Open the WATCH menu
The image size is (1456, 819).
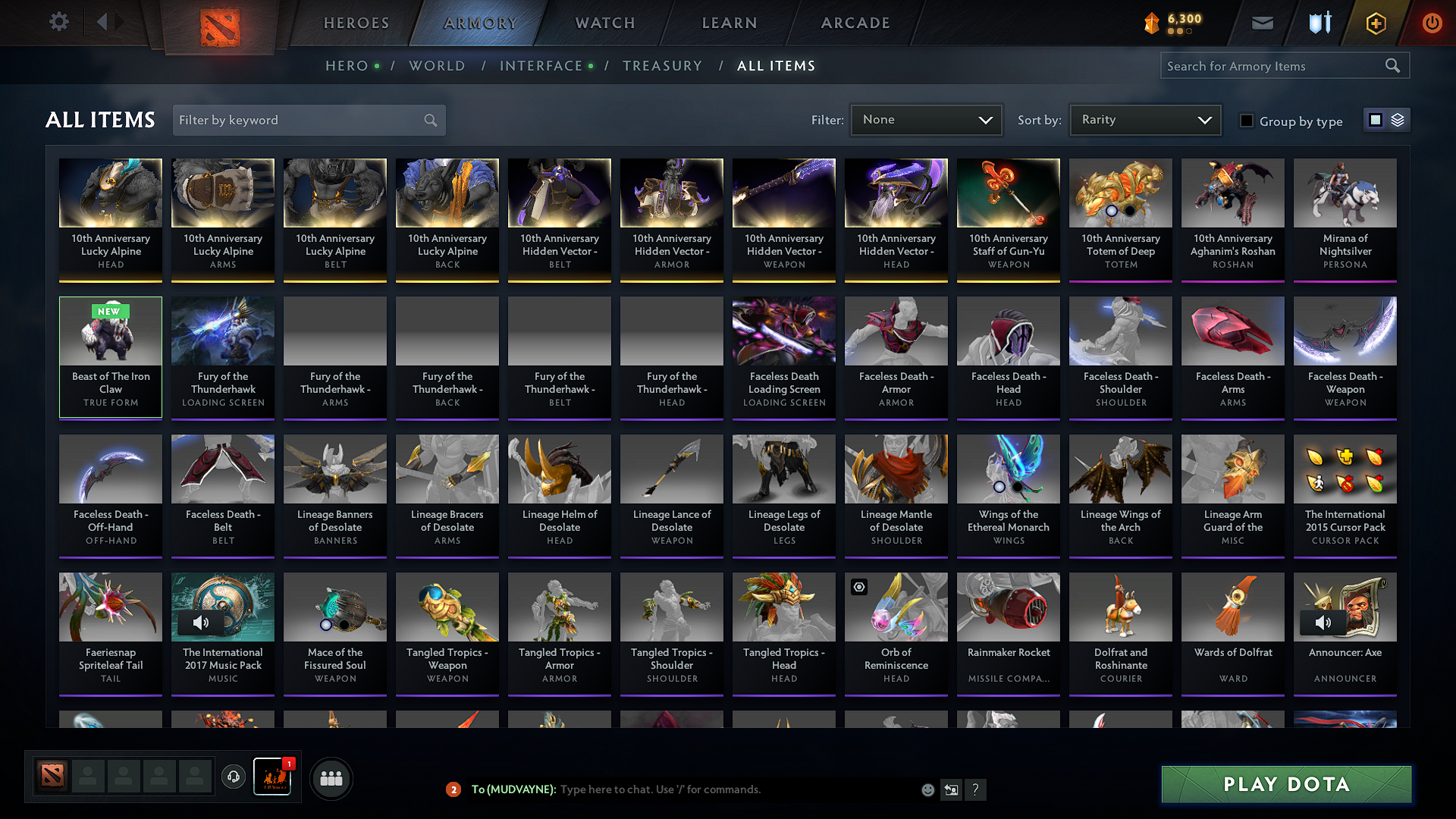coord(603,23)
